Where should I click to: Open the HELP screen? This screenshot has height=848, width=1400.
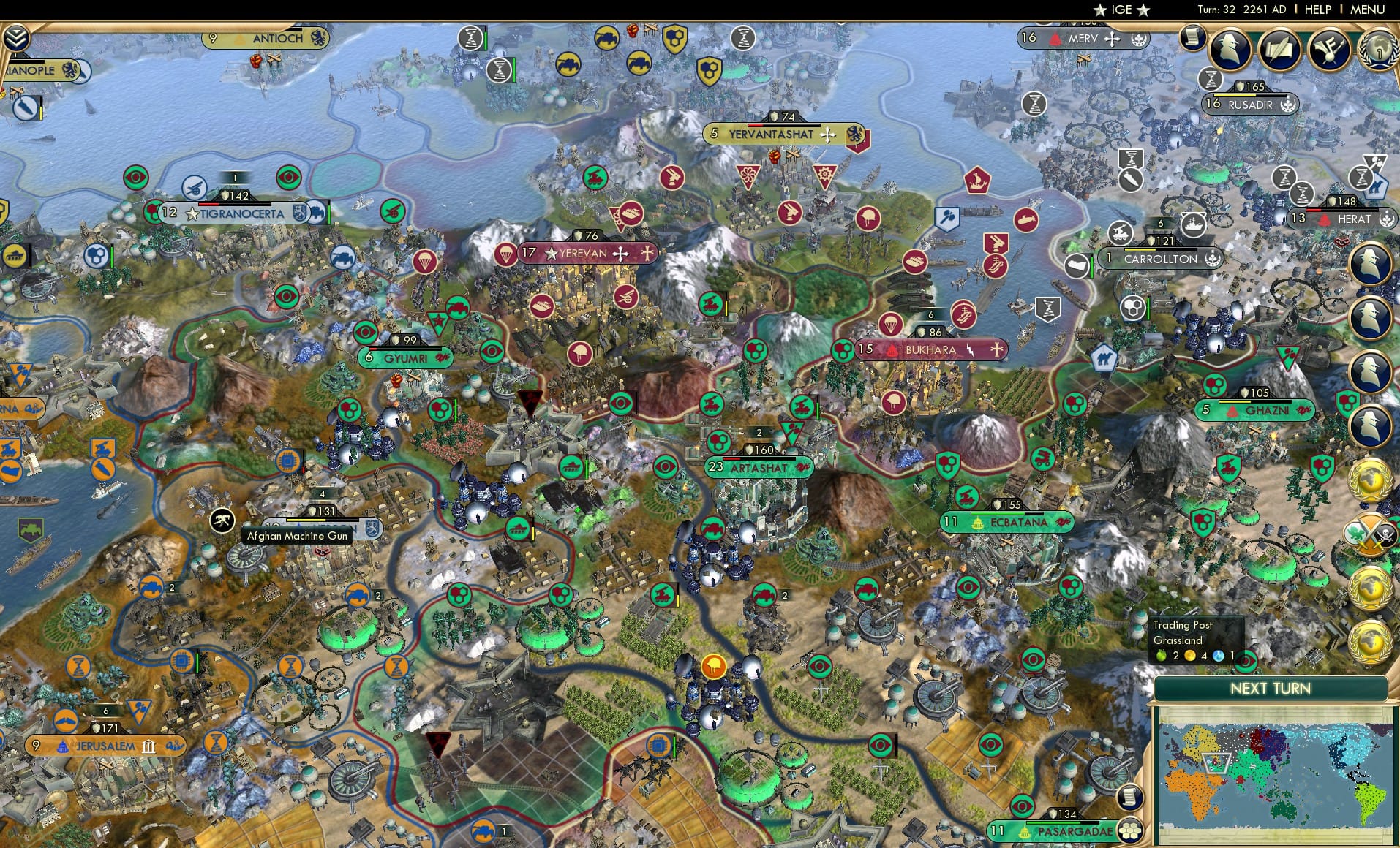pyautogui.click(x=1317, y=10)
